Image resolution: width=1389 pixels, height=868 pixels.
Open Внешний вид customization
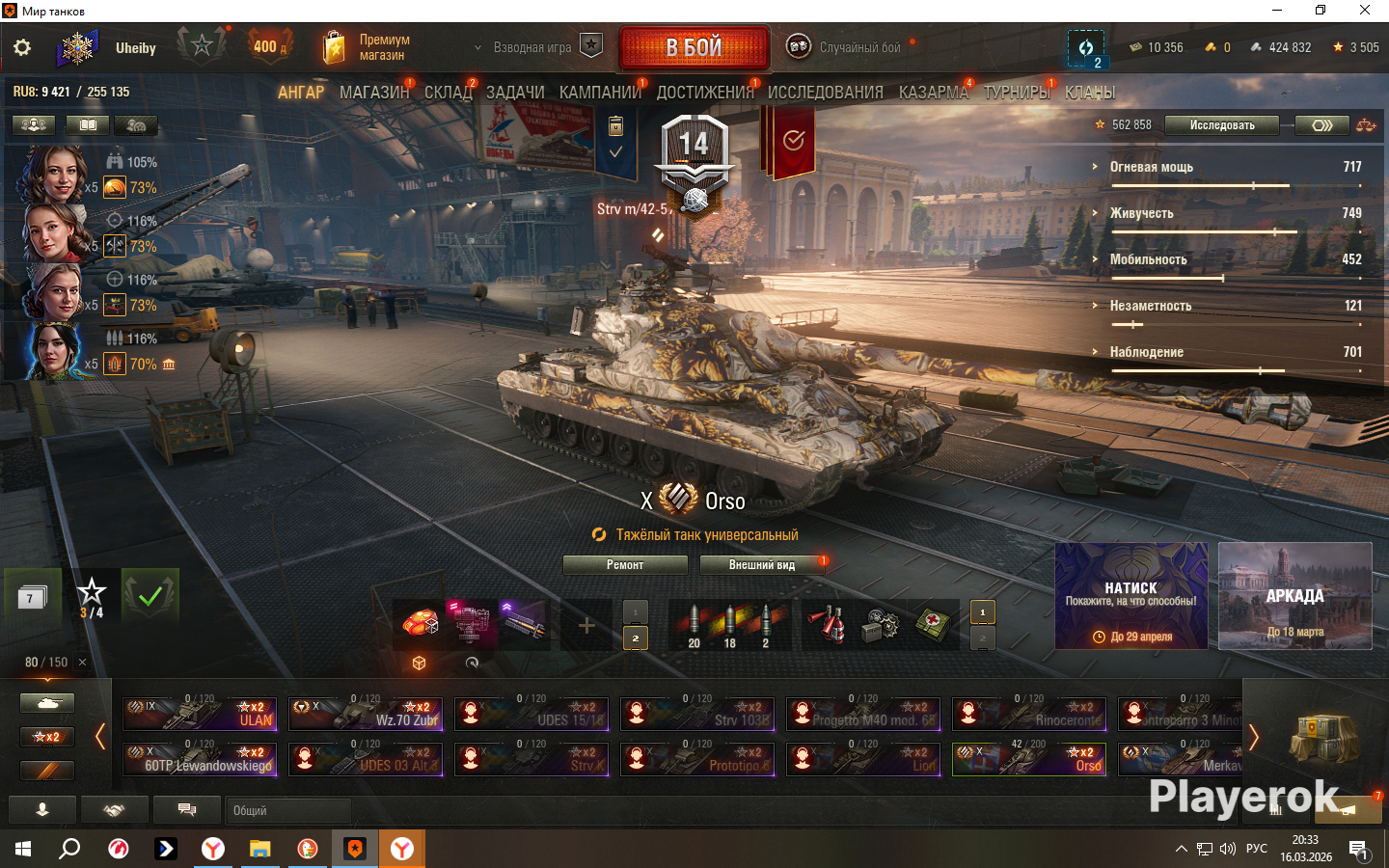pyautogui.click(x=762, y=565)
